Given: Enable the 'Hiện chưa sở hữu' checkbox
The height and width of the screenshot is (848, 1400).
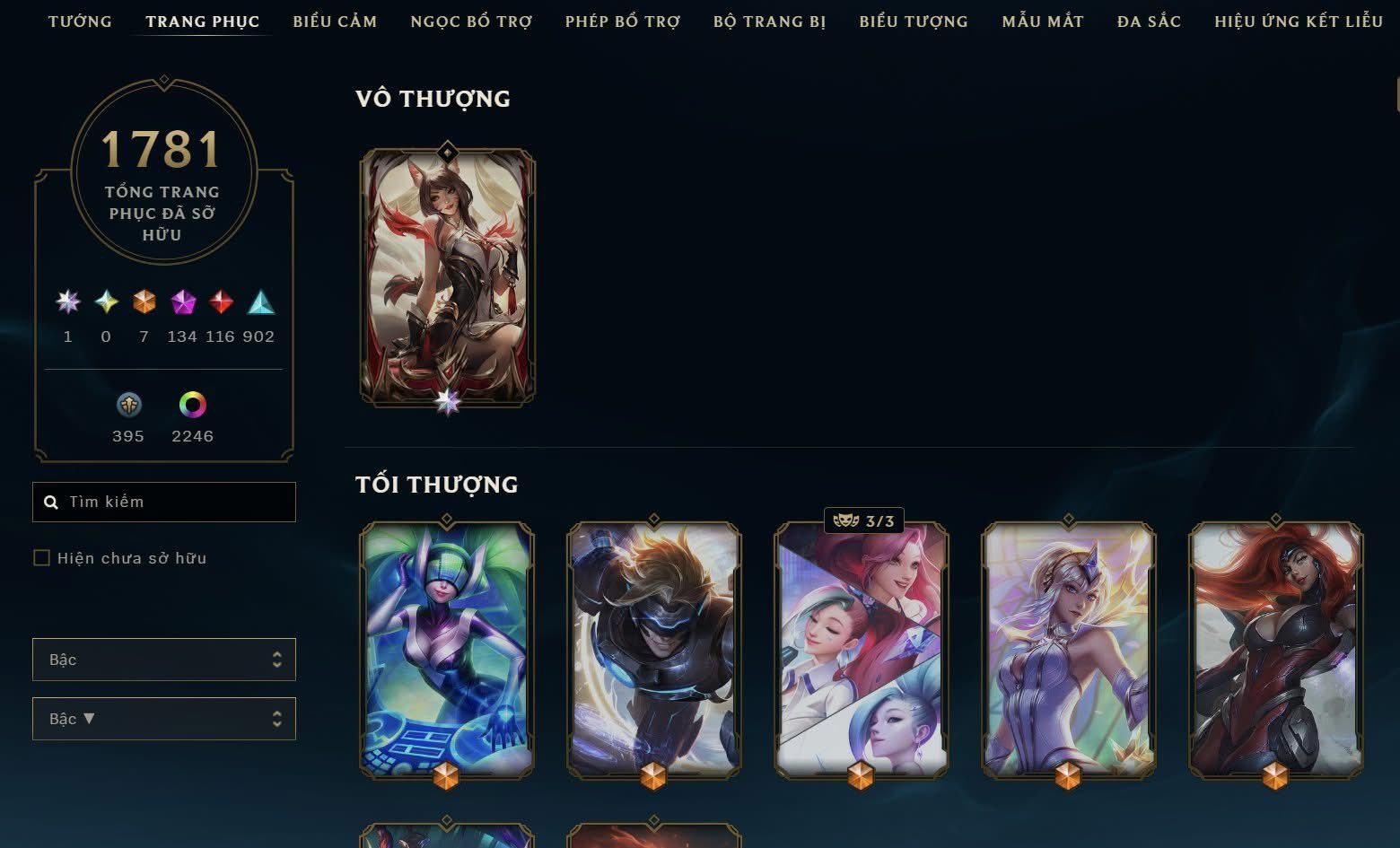Looking at the screenshot, I should coord(42,557).
